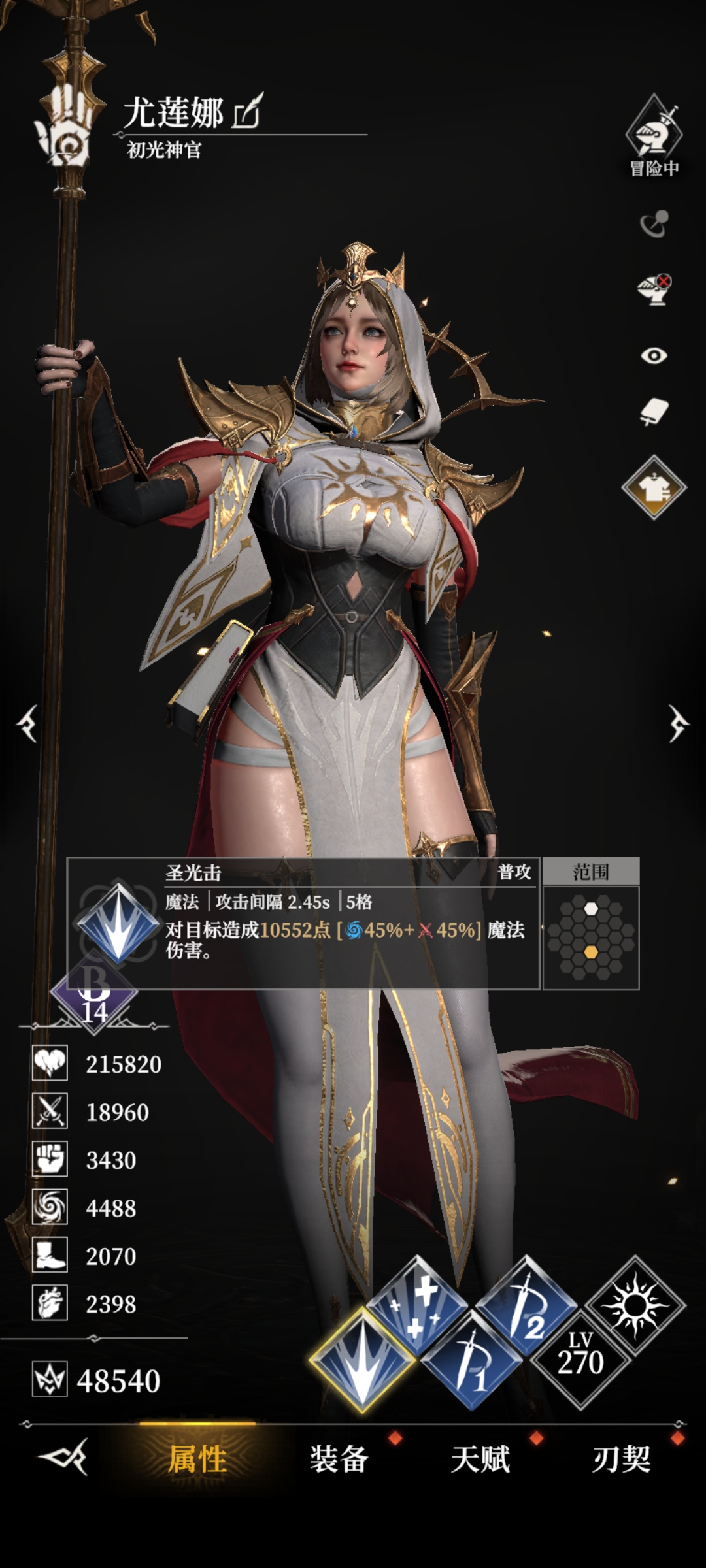Image resolution: width=706 pixels, height=1568 pixels.
Task: Click the white card icon on right
Action: pos(654,413)
